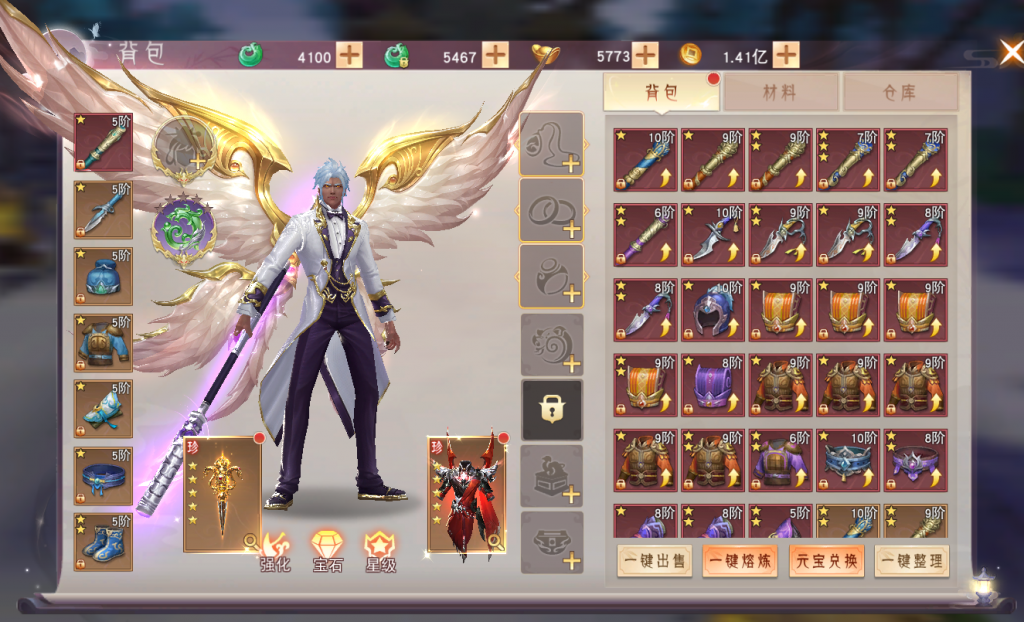Click the 一键出售 button
The height and width of the screenshot is (622, 1024).
[x=654, y=560]
